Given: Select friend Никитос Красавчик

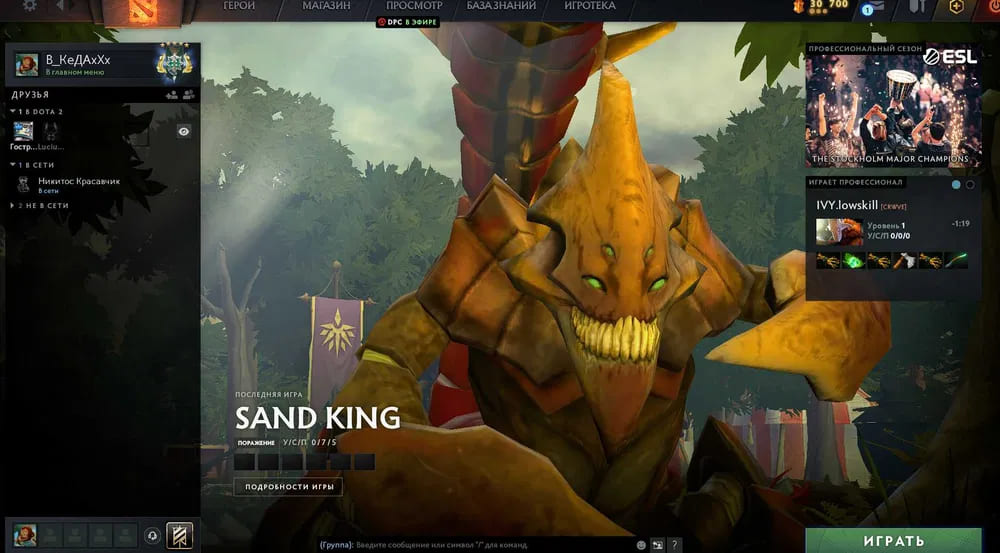Looking at the screenshot, I should tap(76, 182).
